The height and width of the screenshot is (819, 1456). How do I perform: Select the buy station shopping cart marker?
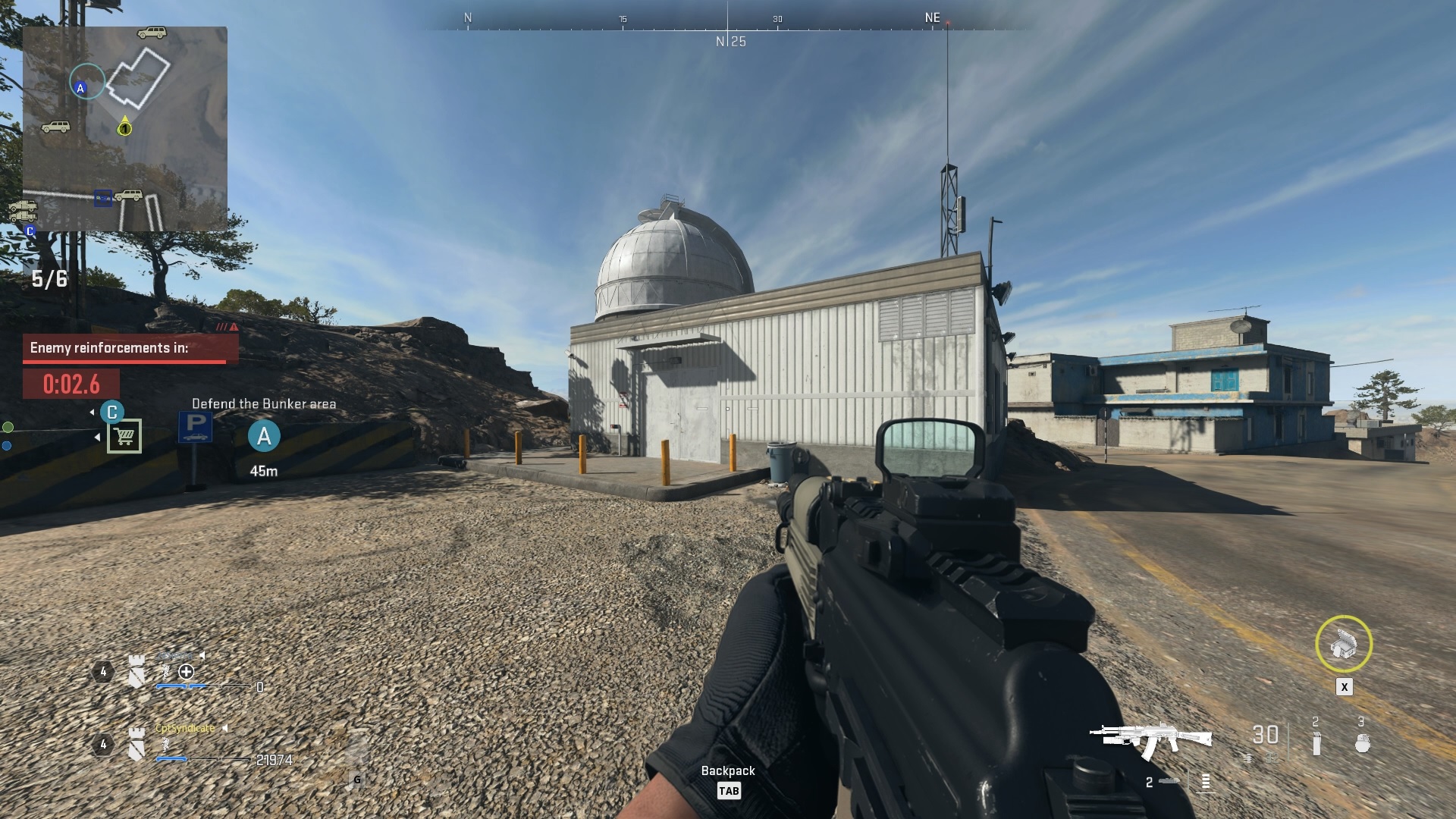124,436
